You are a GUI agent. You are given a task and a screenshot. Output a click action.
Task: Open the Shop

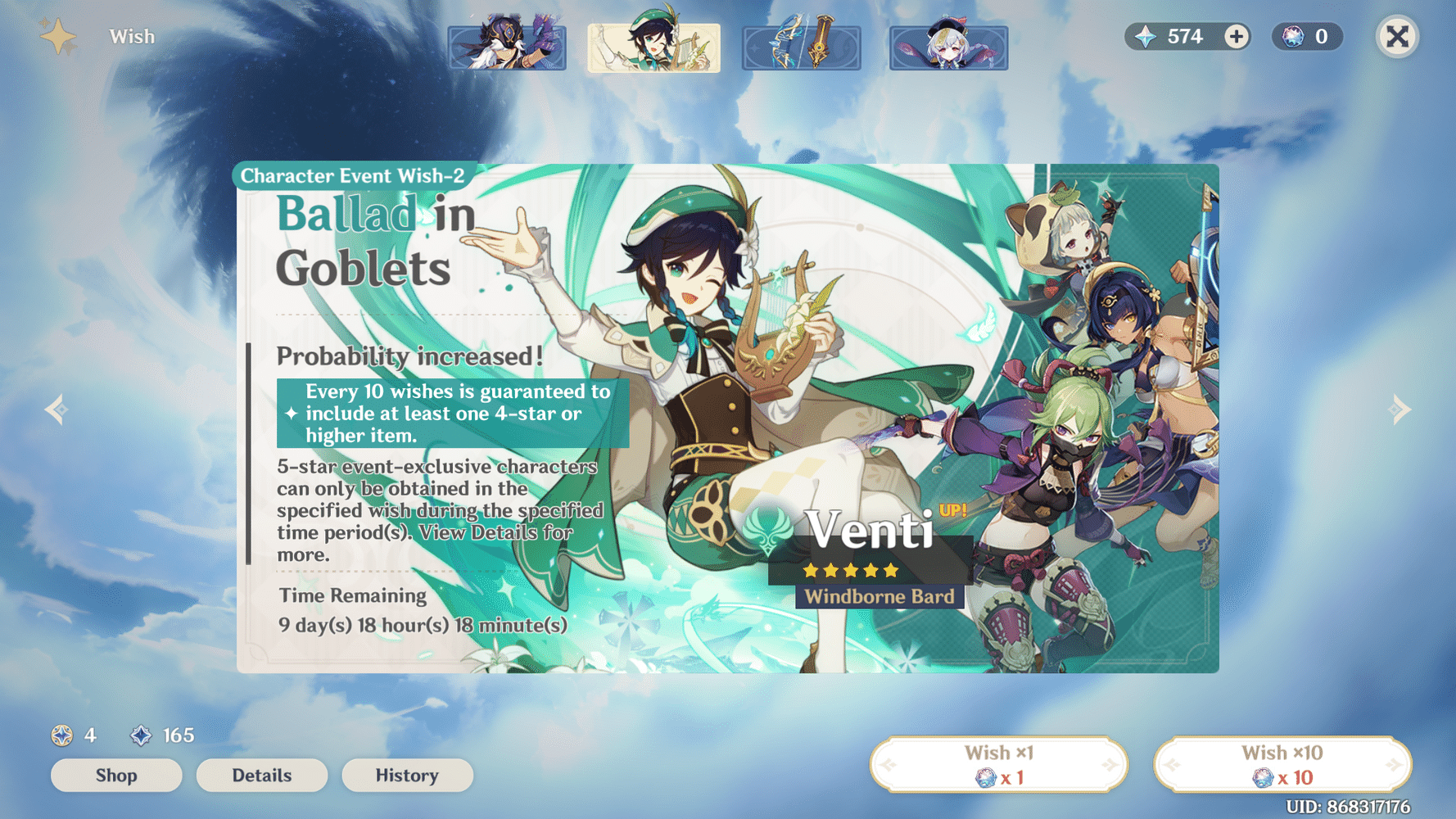tap(115, 775)
